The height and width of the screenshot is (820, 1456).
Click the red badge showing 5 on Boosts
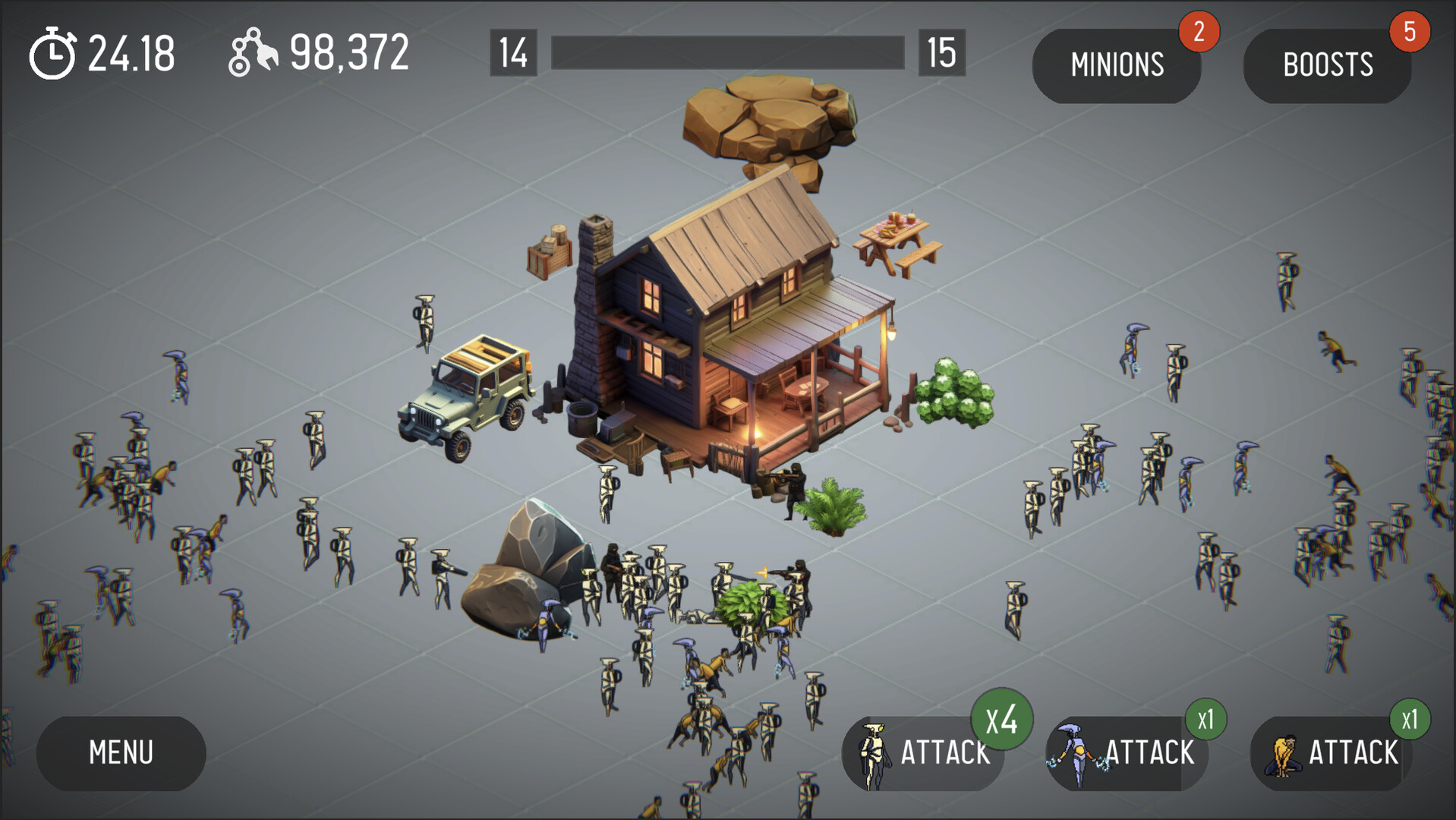point(1410,32)
